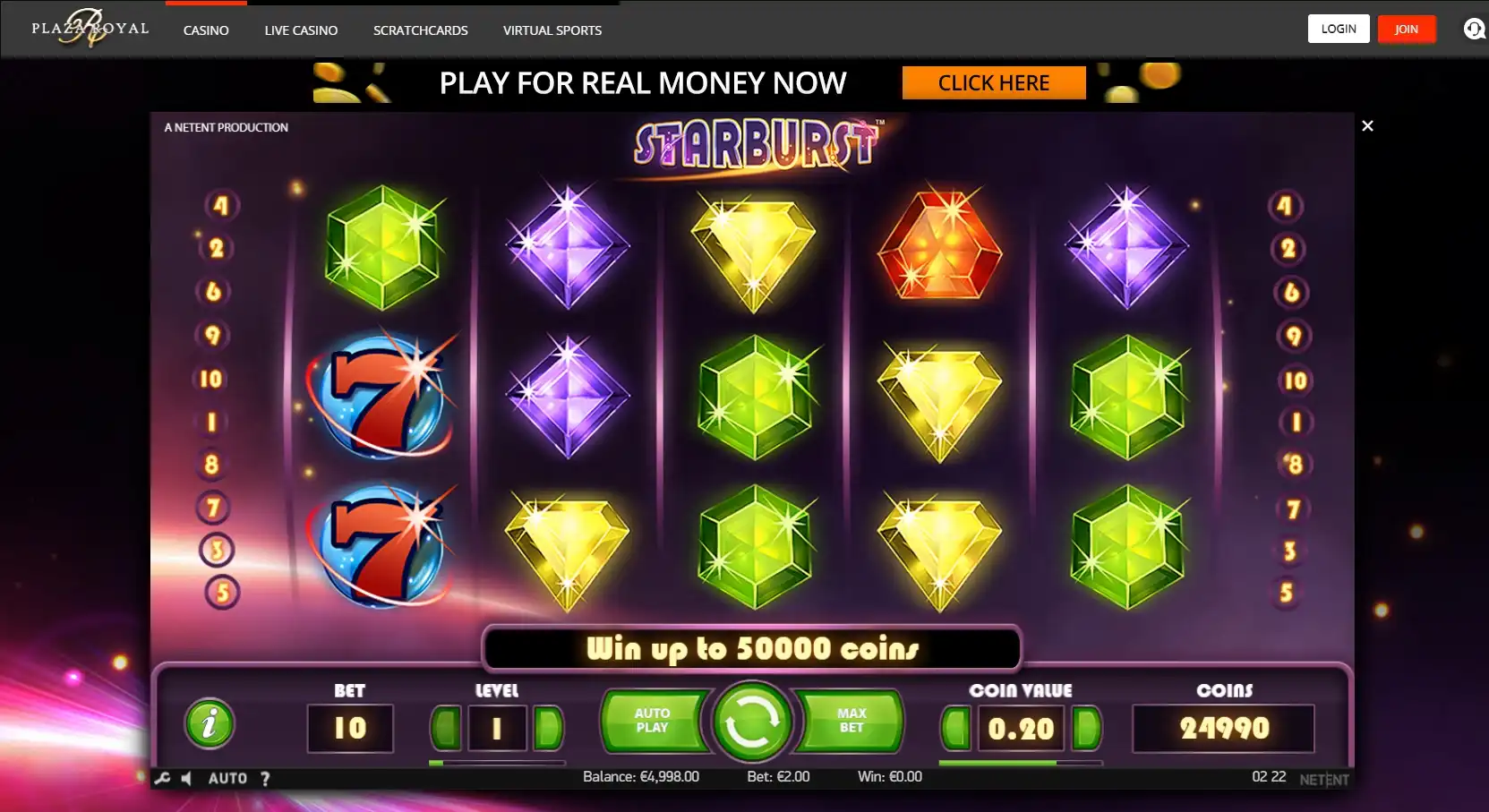
Task: Open the question mark help
Action: (x=265, y=778)
